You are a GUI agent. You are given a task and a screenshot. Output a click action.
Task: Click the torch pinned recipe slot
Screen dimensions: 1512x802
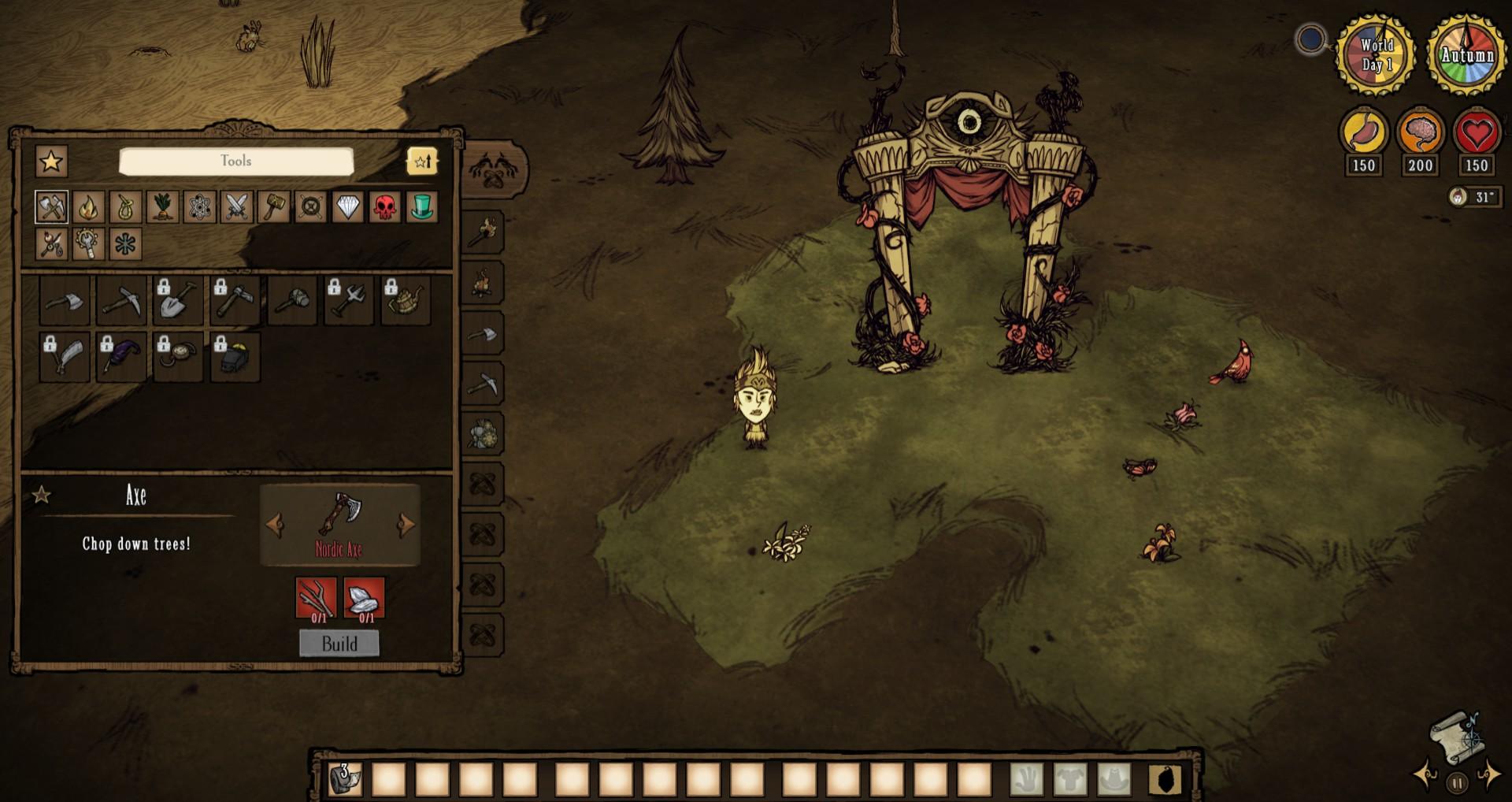(483, 232)
